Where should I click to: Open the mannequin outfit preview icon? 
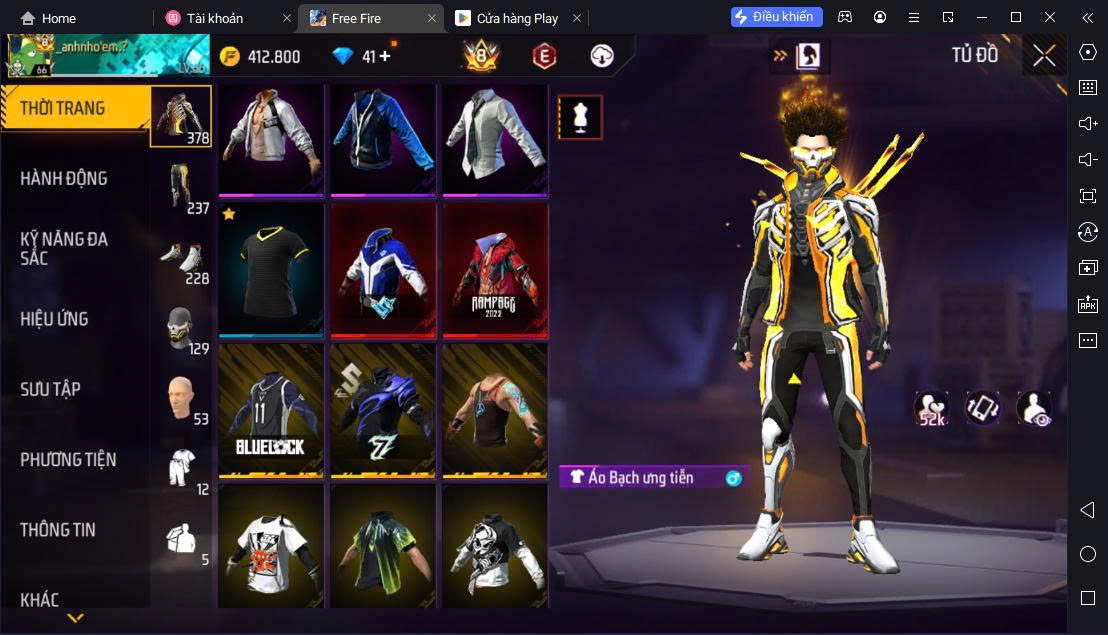coord(580,118)
